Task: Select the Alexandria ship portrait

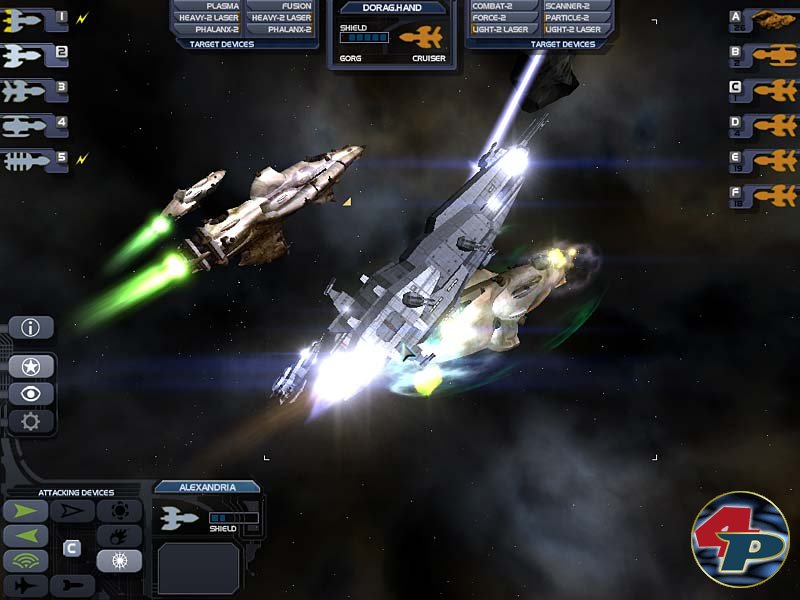Action: coord(181,518)
